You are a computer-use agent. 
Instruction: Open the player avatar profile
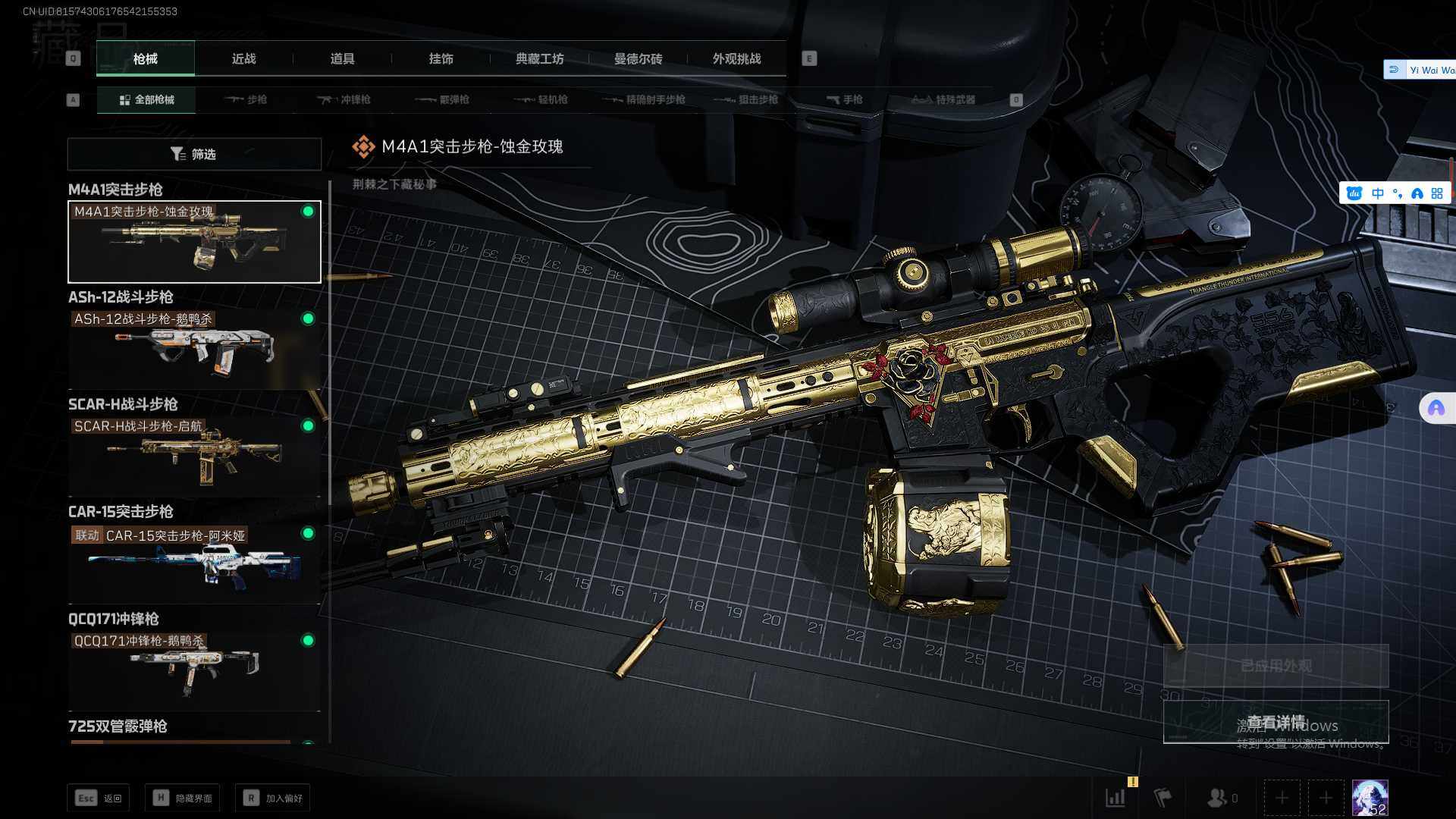(x=1370, y=798)
